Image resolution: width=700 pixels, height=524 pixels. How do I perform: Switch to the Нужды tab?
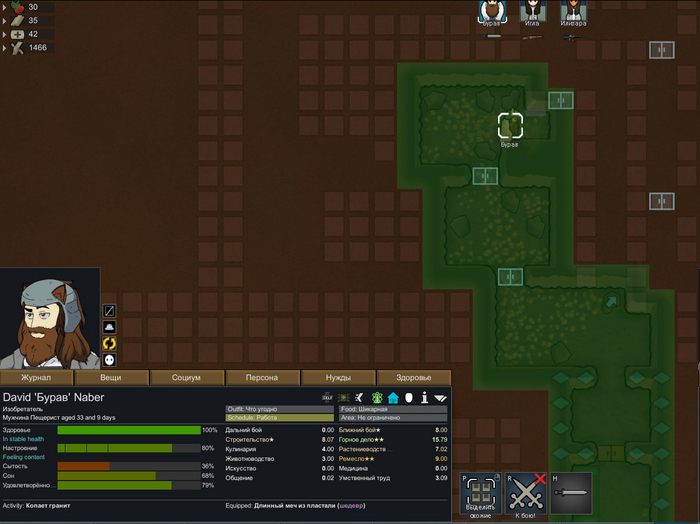coord(338,378)
